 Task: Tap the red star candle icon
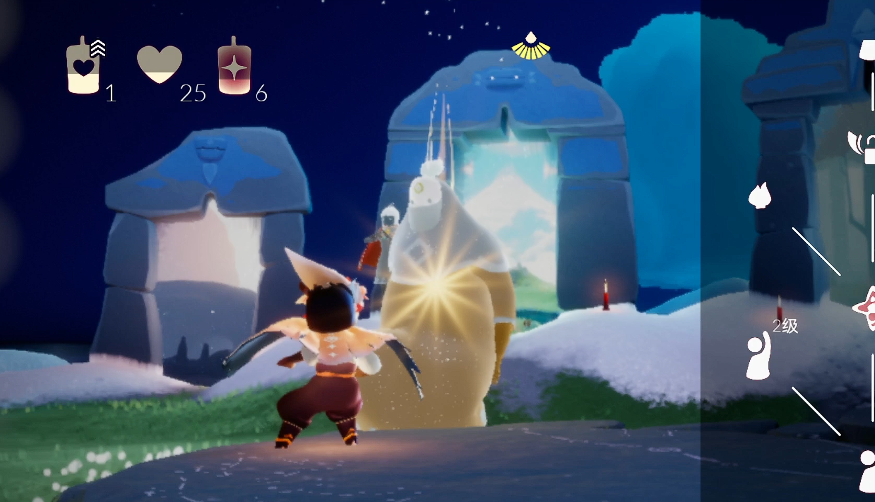point(234,67)
